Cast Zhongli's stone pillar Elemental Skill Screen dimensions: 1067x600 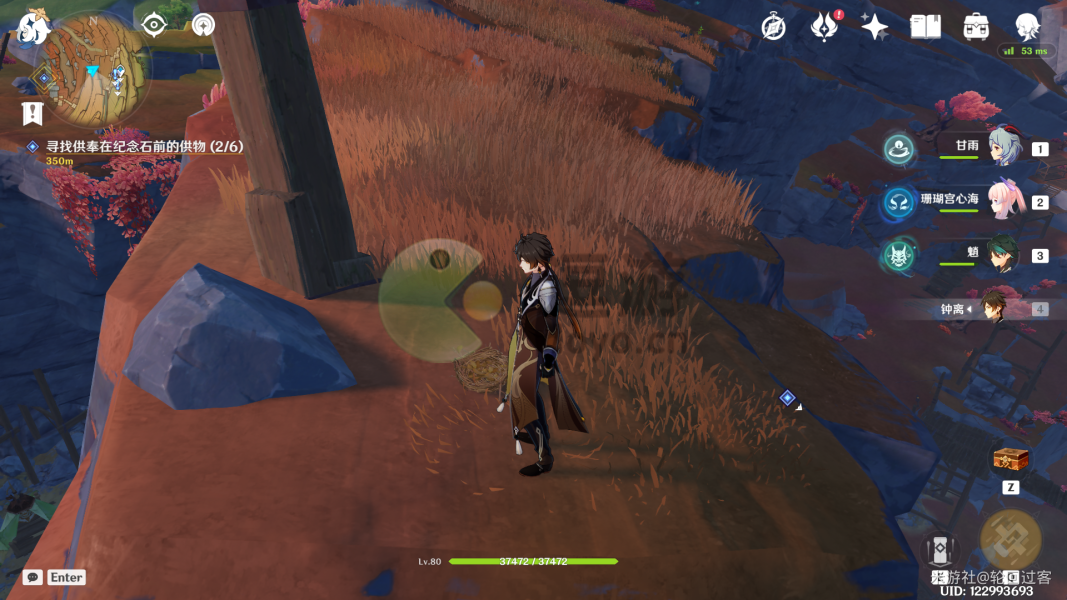(939, 551)
